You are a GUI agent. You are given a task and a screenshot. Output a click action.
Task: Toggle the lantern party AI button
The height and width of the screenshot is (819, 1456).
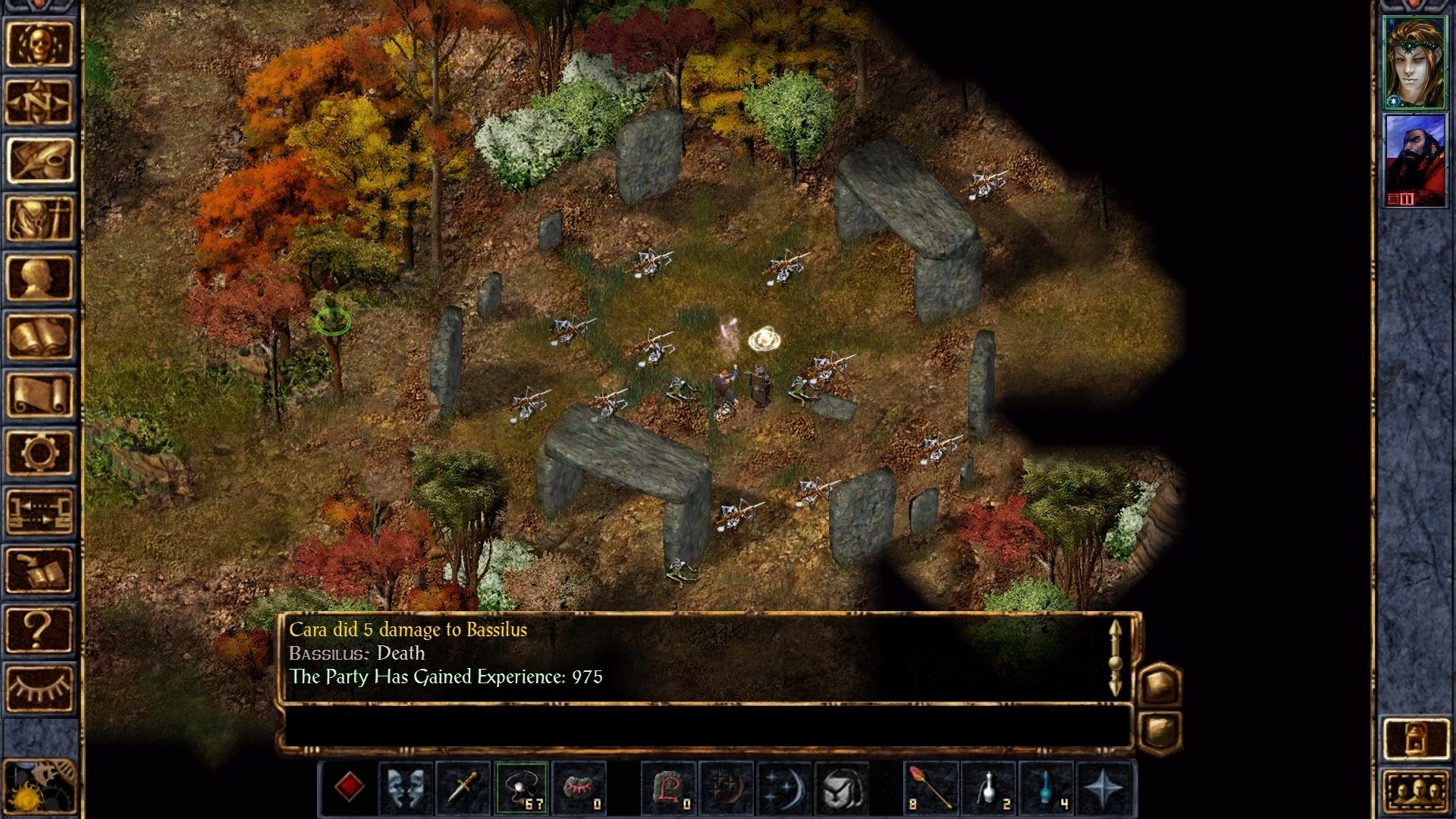(1415, 738)
